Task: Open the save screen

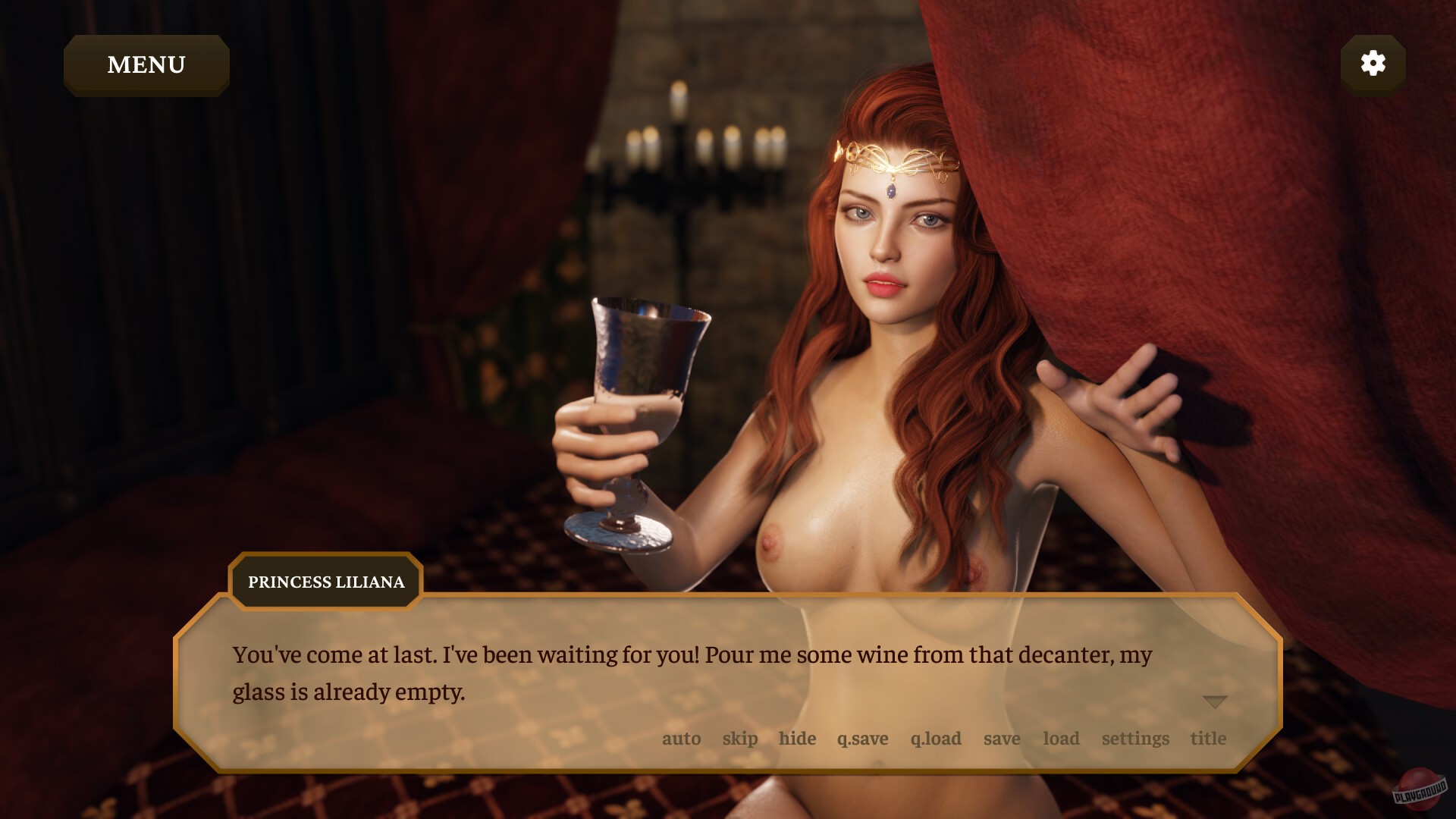Action: click(x=1002, y=738)
